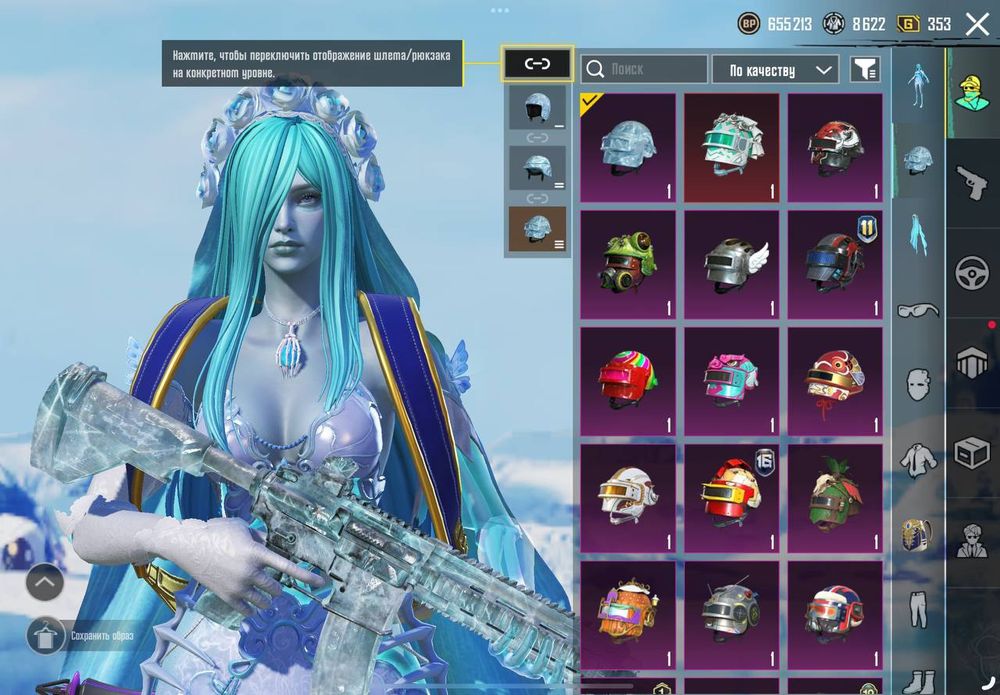The image size is (1000, 695).
Task: Choose the winged silver helmet
Action: (731, 265)
